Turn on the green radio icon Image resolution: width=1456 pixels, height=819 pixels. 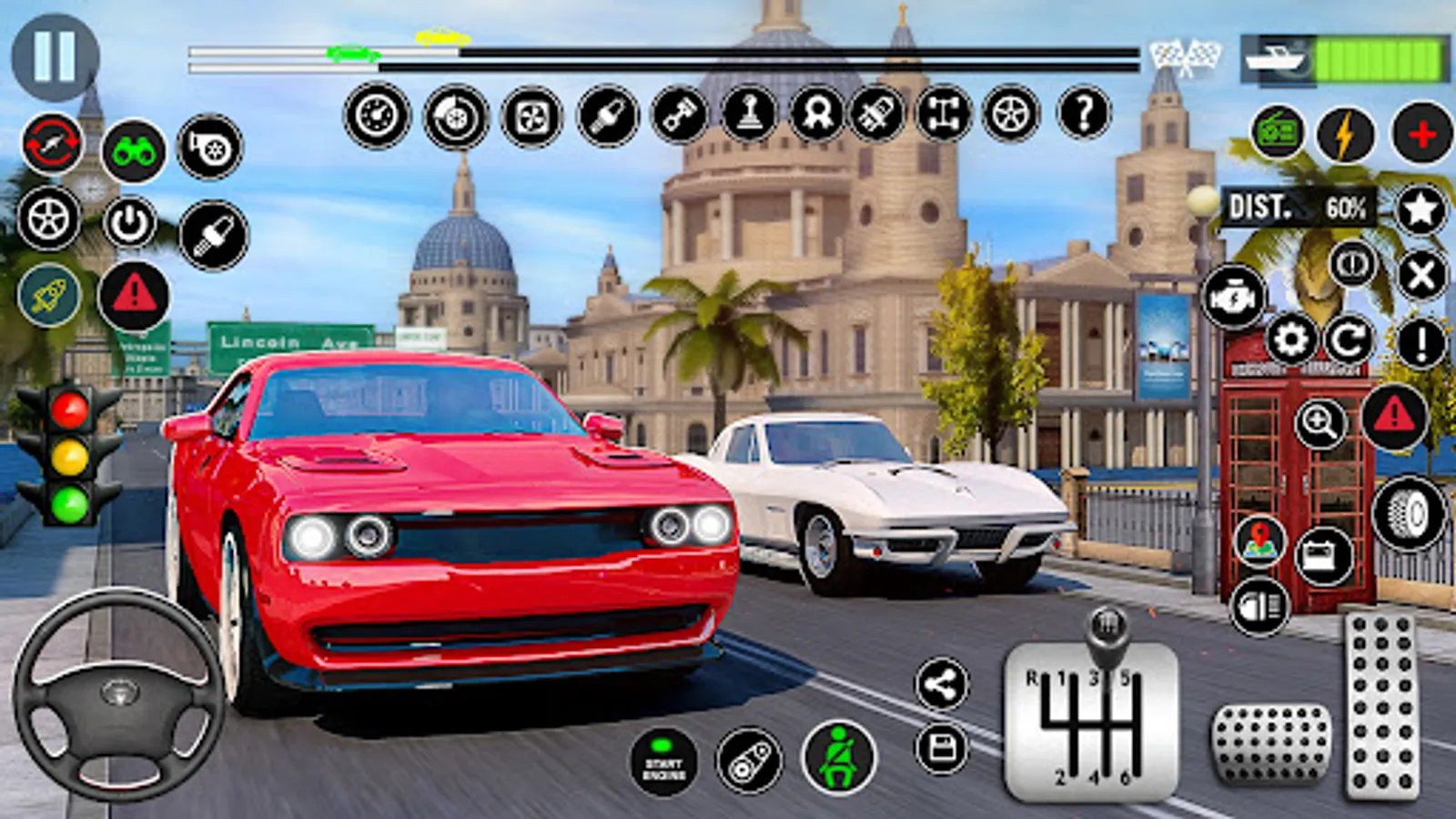[x=1278, y=133]
